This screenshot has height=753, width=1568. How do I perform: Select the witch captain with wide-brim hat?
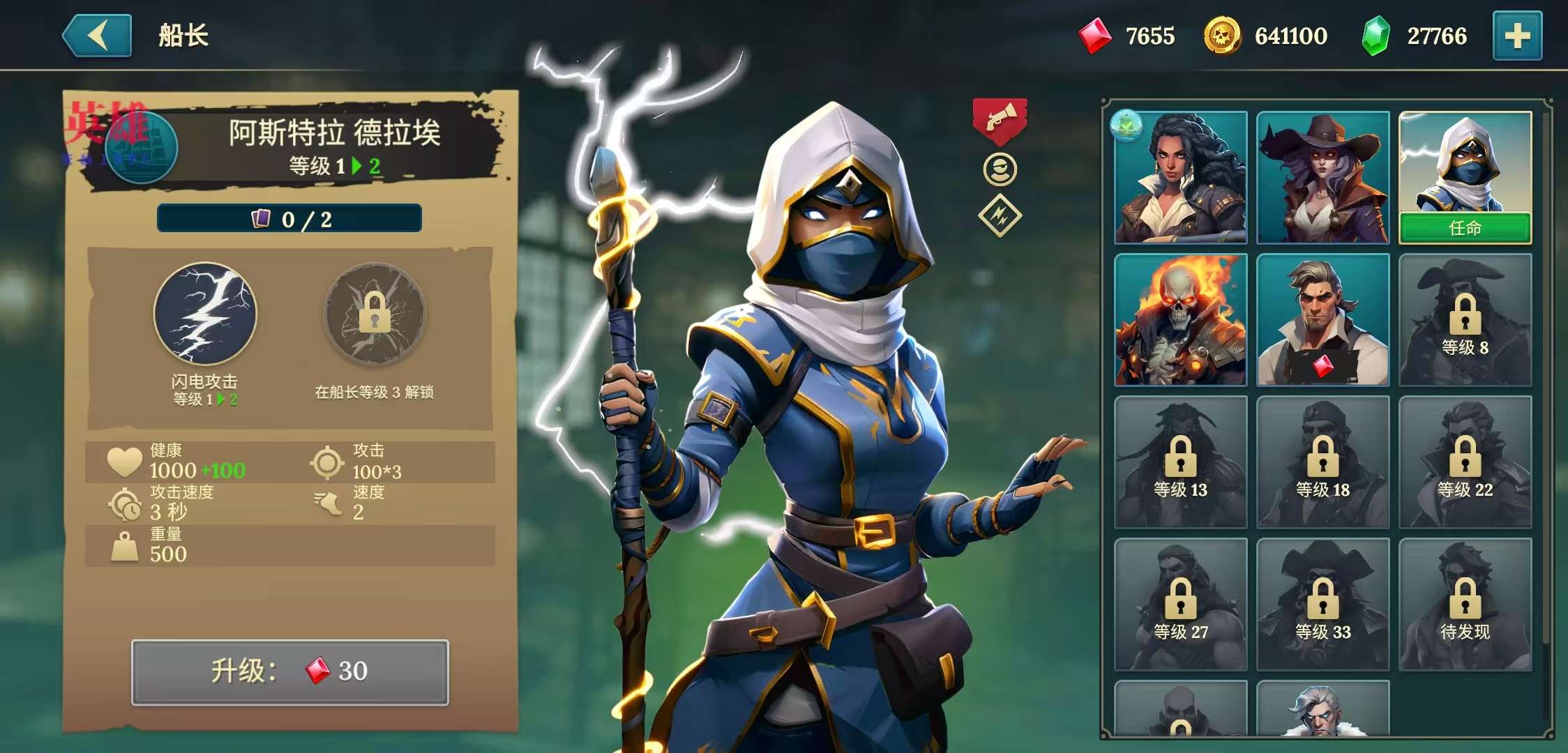coord(1322,178)
